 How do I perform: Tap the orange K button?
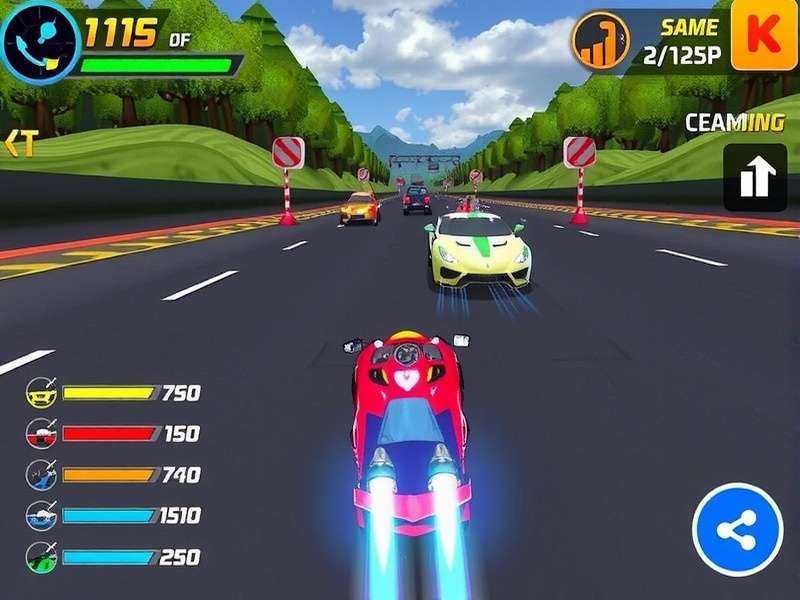coord(764,36)
